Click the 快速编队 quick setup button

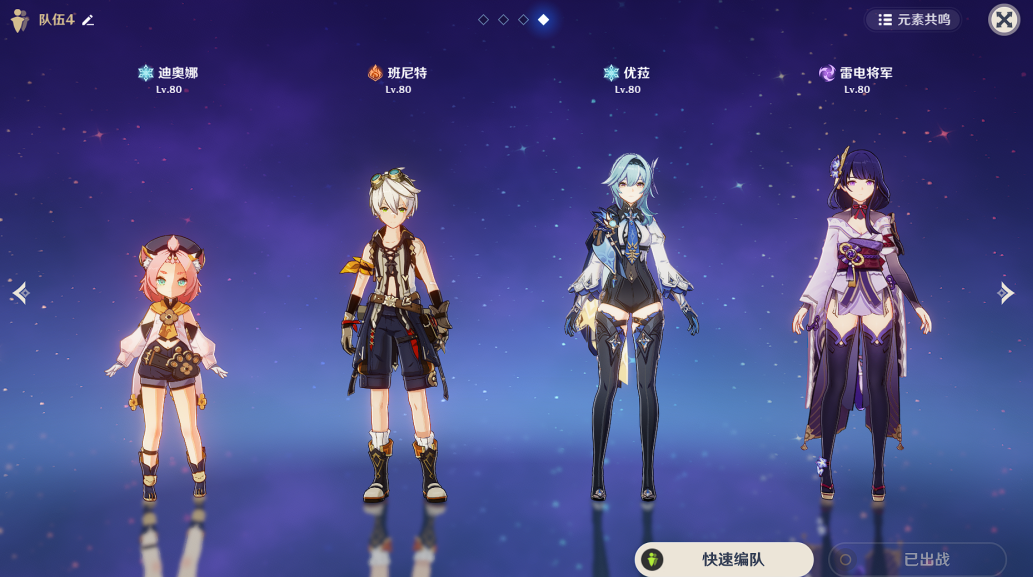coord(724,560)
